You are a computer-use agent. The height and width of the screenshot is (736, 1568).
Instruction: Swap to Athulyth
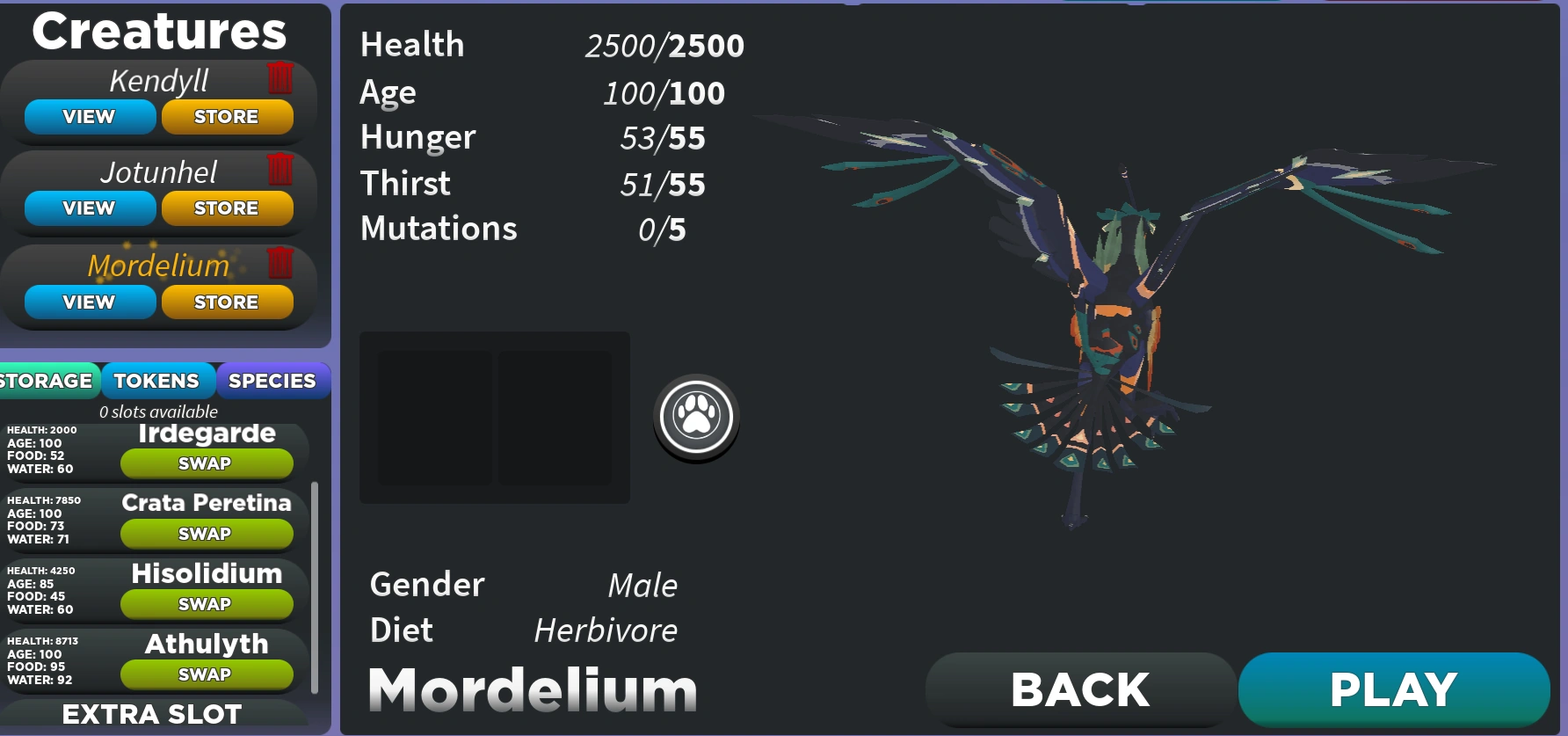click(x=207, y=674)
